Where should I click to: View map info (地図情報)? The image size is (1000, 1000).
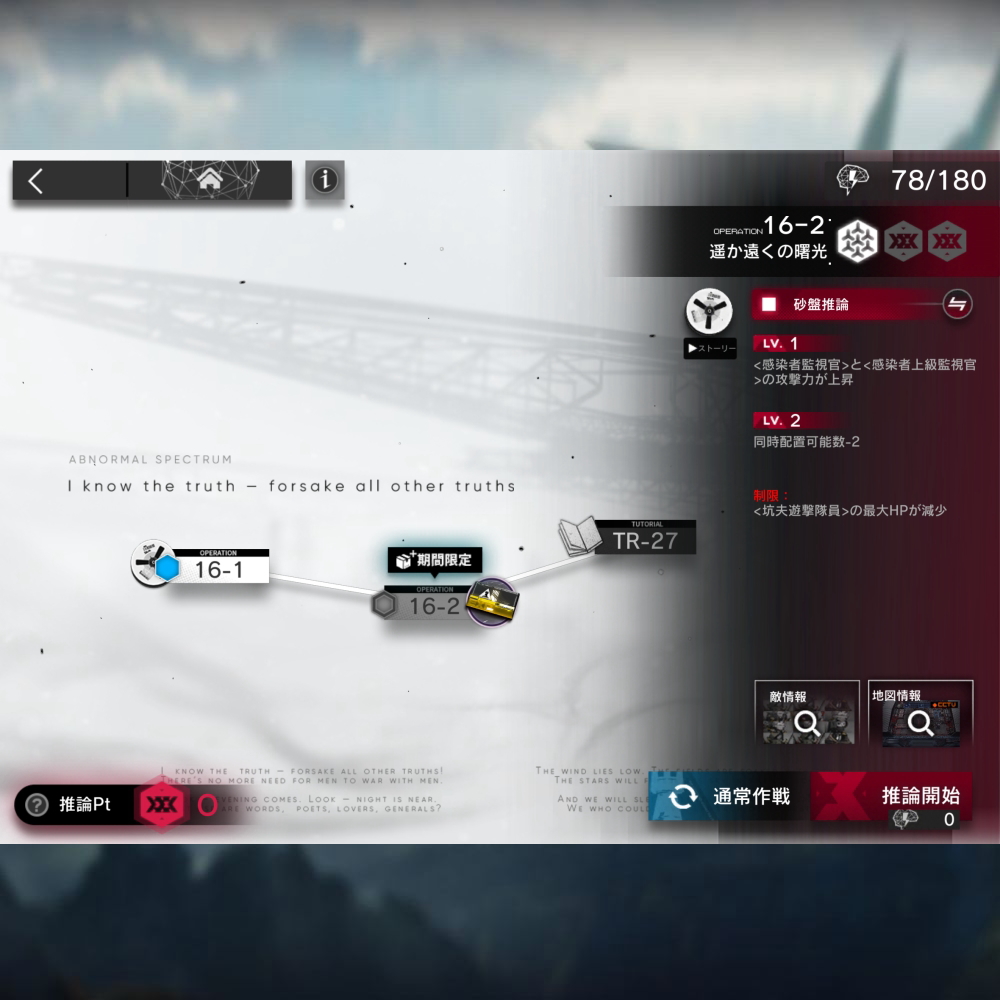point(920,714)
